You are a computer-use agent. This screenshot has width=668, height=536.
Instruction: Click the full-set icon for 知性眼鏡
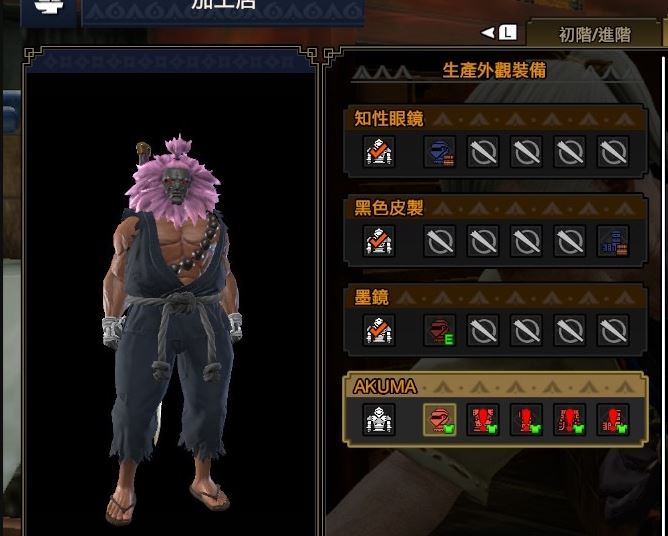pos(379,152)
